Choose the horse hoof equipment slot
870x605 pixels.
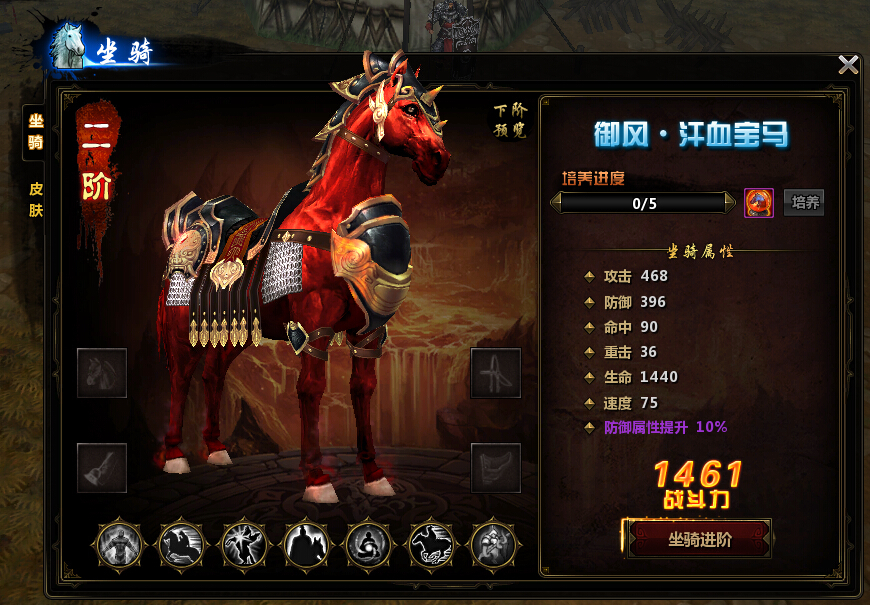[102, 468]
